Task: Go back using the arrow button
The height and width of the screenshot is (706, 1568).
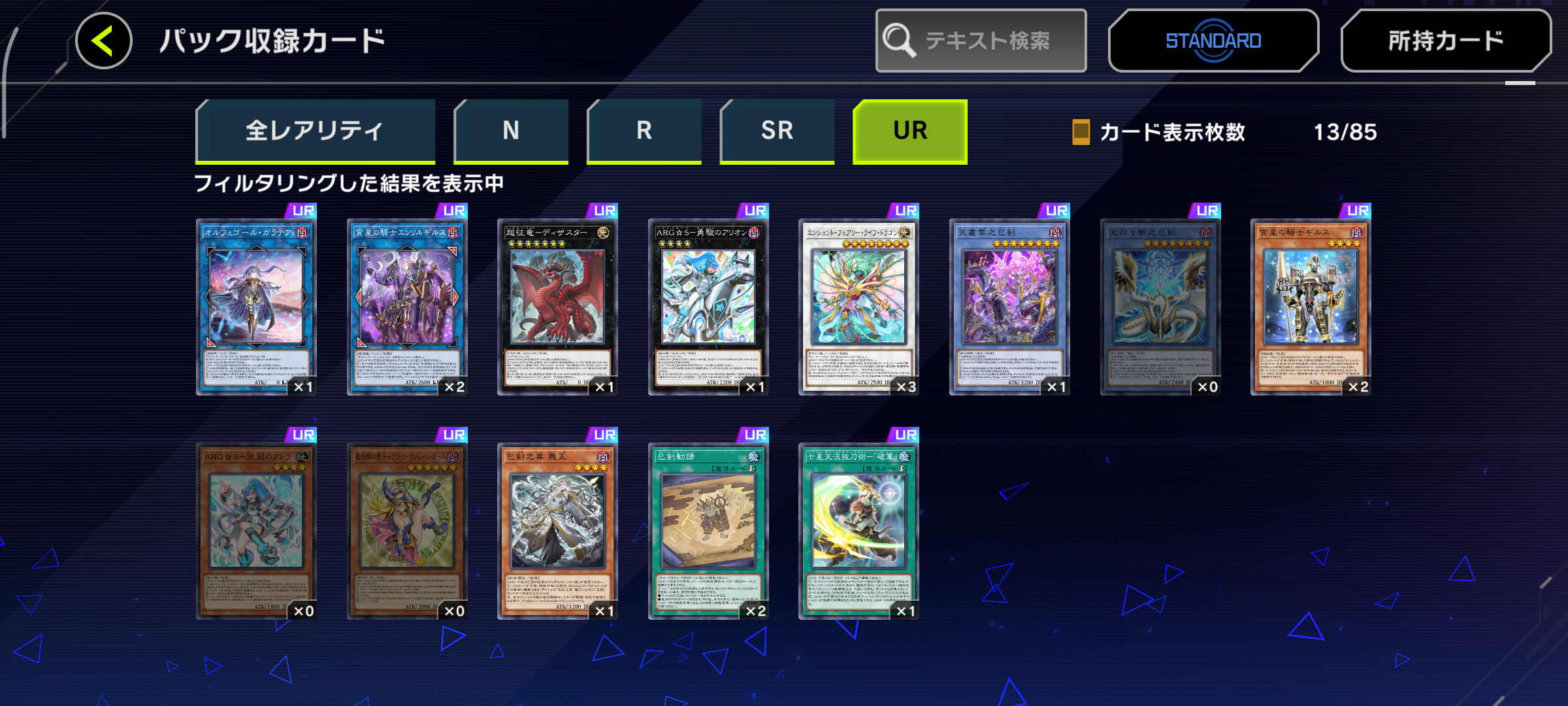Action: 104,41
